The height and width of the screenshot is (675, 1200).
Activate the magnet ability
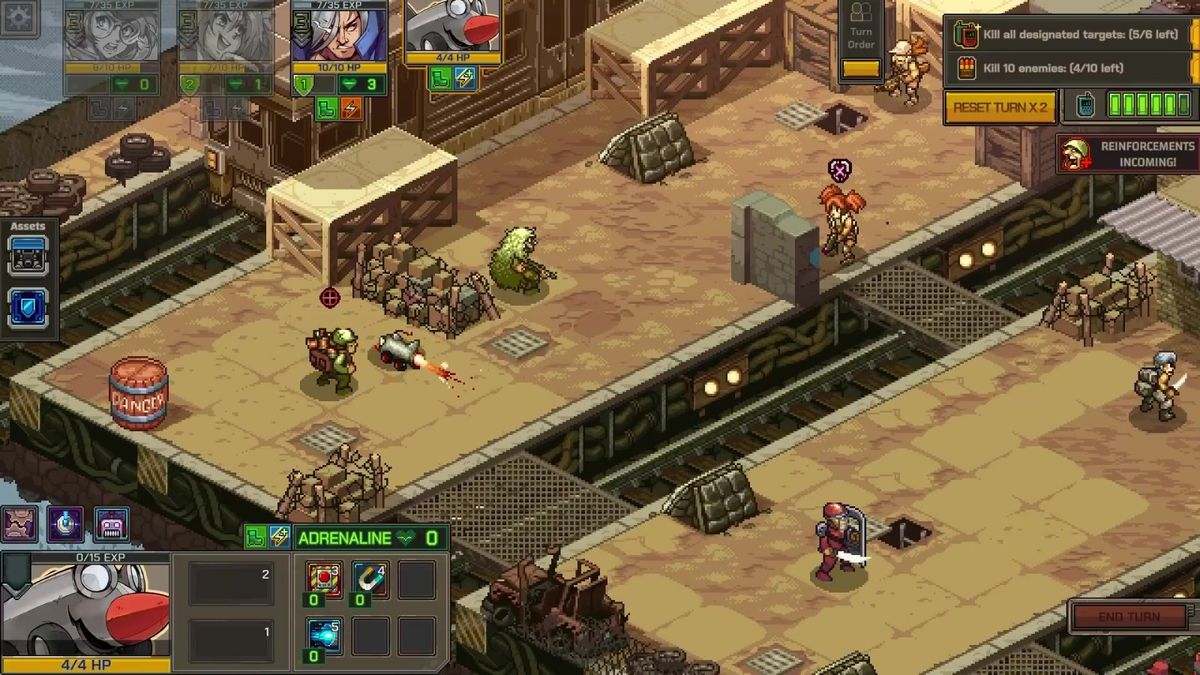point(370,579)
